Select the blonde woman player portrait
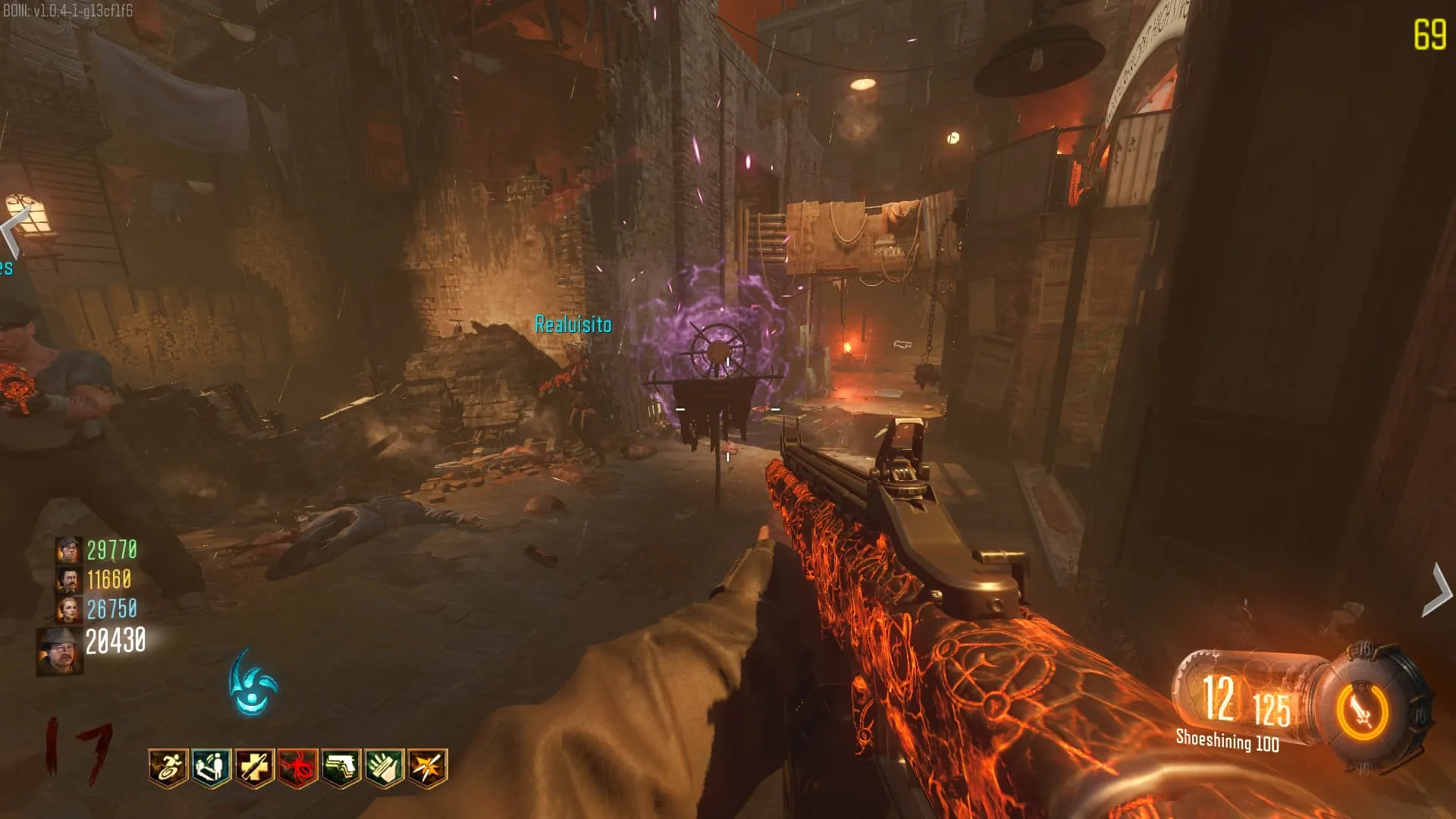 [x=68, y=609]
